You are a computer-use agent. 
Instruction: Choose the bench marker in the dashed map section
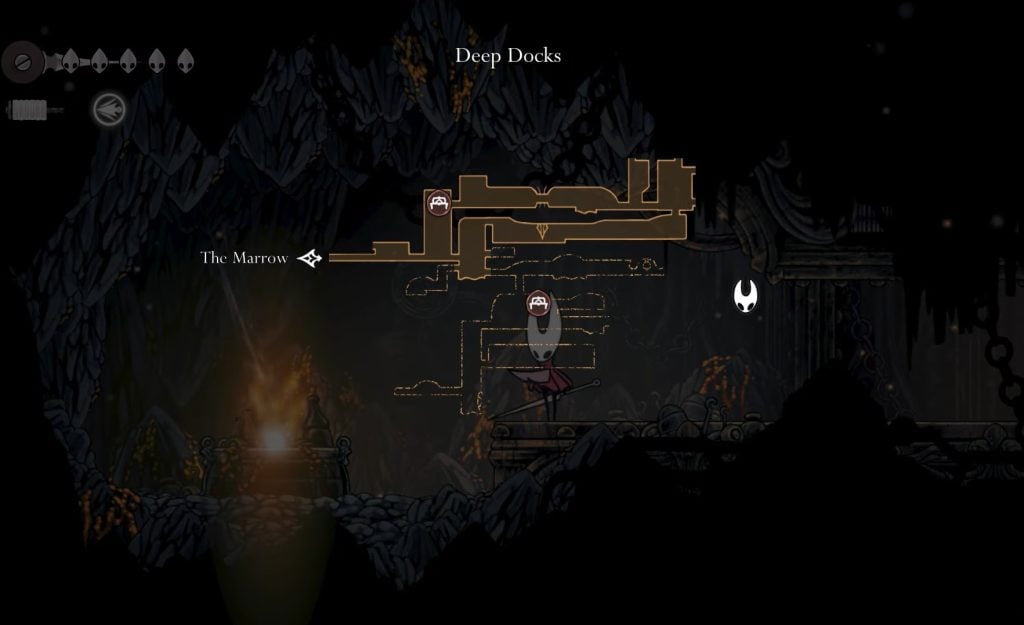point(538,302)
